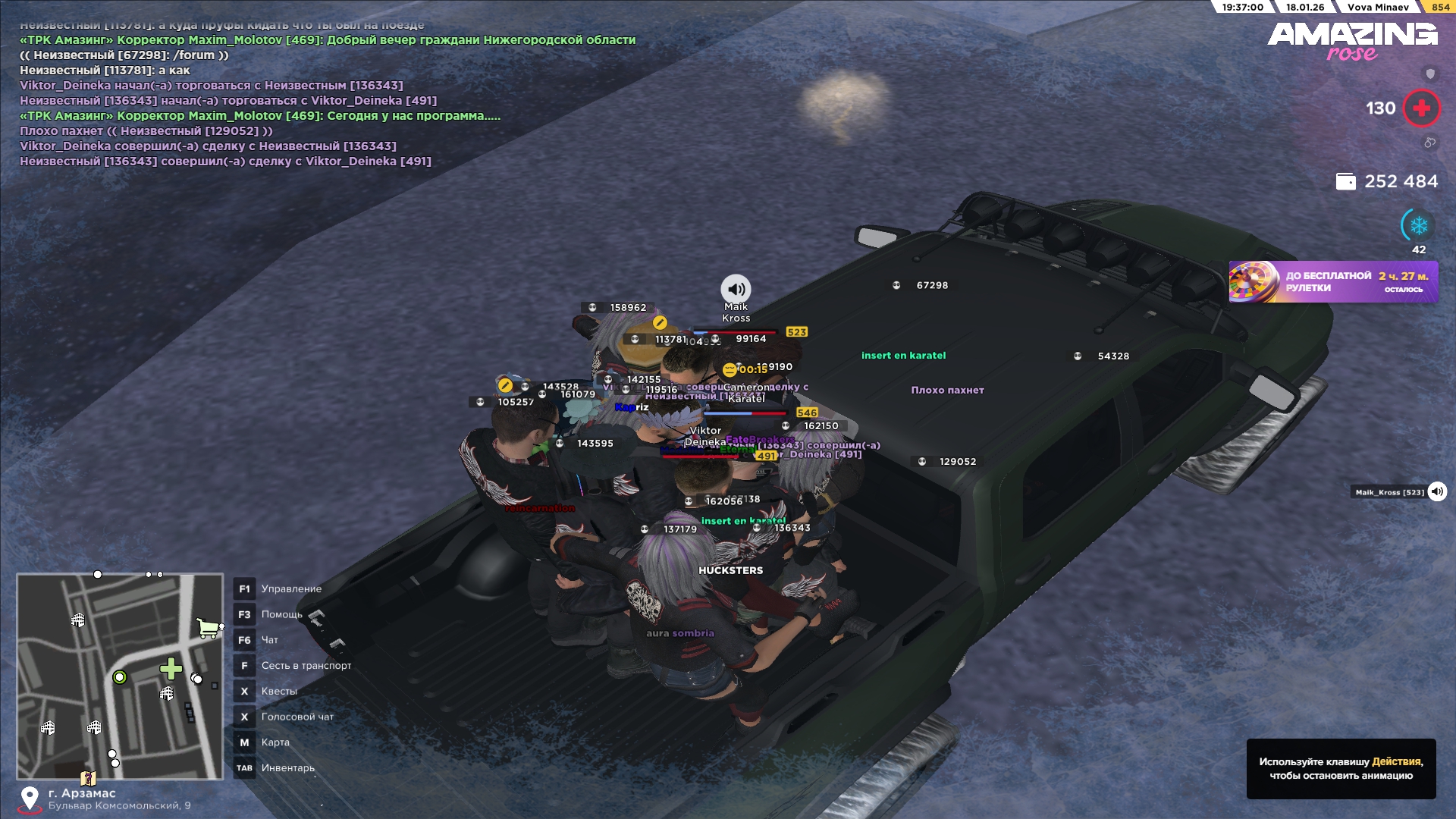Open the free roulette banner
Image resolution: width=1456 pixels, height=819 pixels.
pyautogui.click(x=1333, y=282)
